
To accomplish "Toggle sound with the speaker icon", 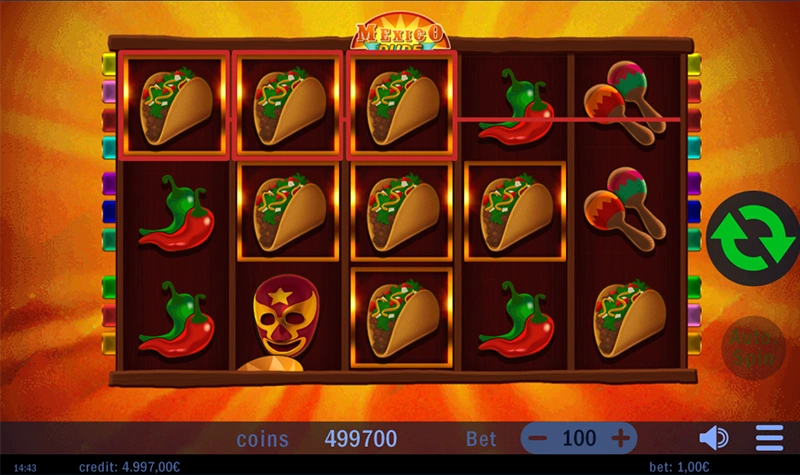I will (x=712, y=438).
